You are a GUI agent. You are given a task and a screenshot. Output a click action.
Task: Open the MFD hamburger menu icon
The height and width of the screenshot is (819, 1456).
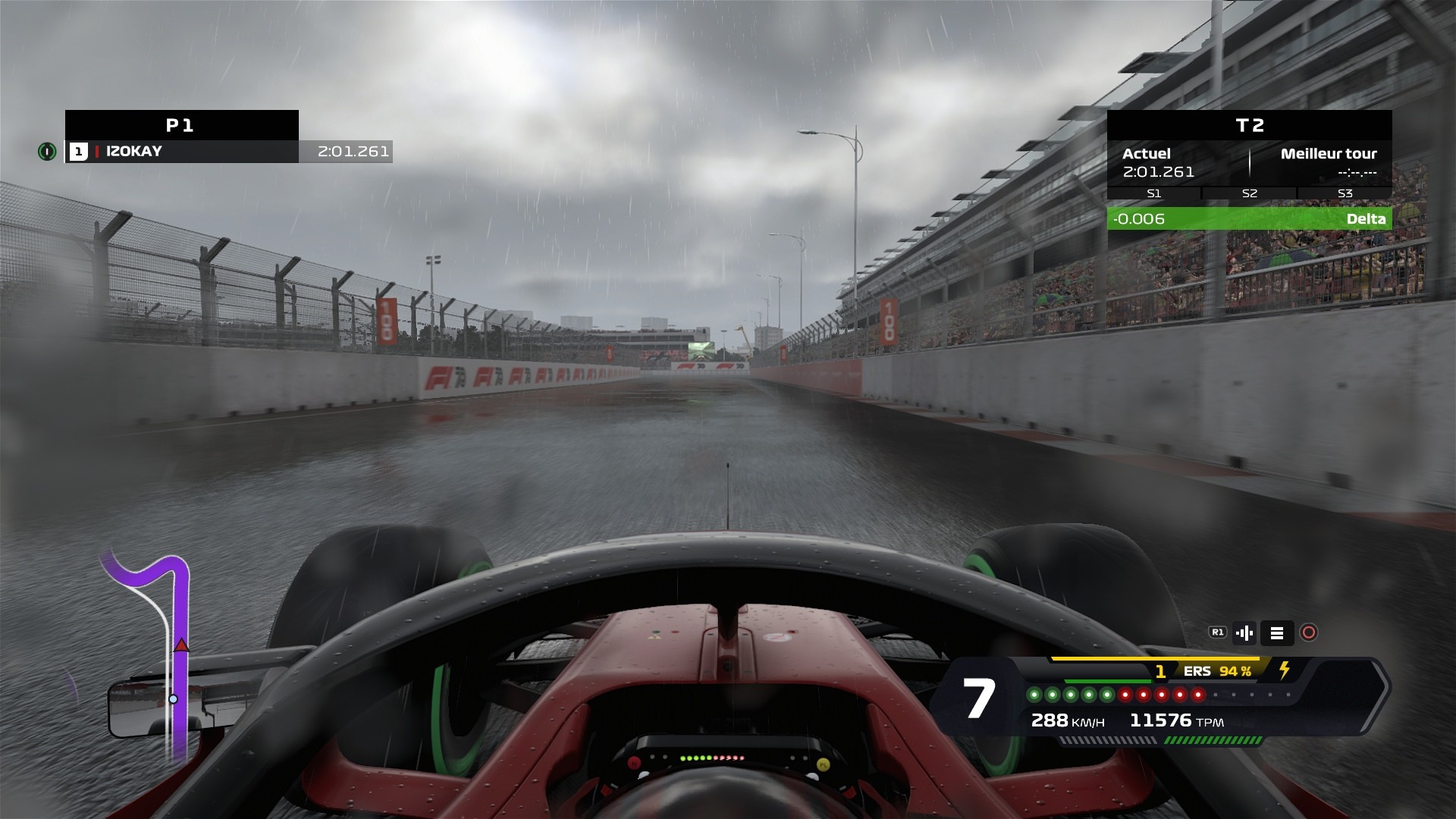coord(1277,632)
